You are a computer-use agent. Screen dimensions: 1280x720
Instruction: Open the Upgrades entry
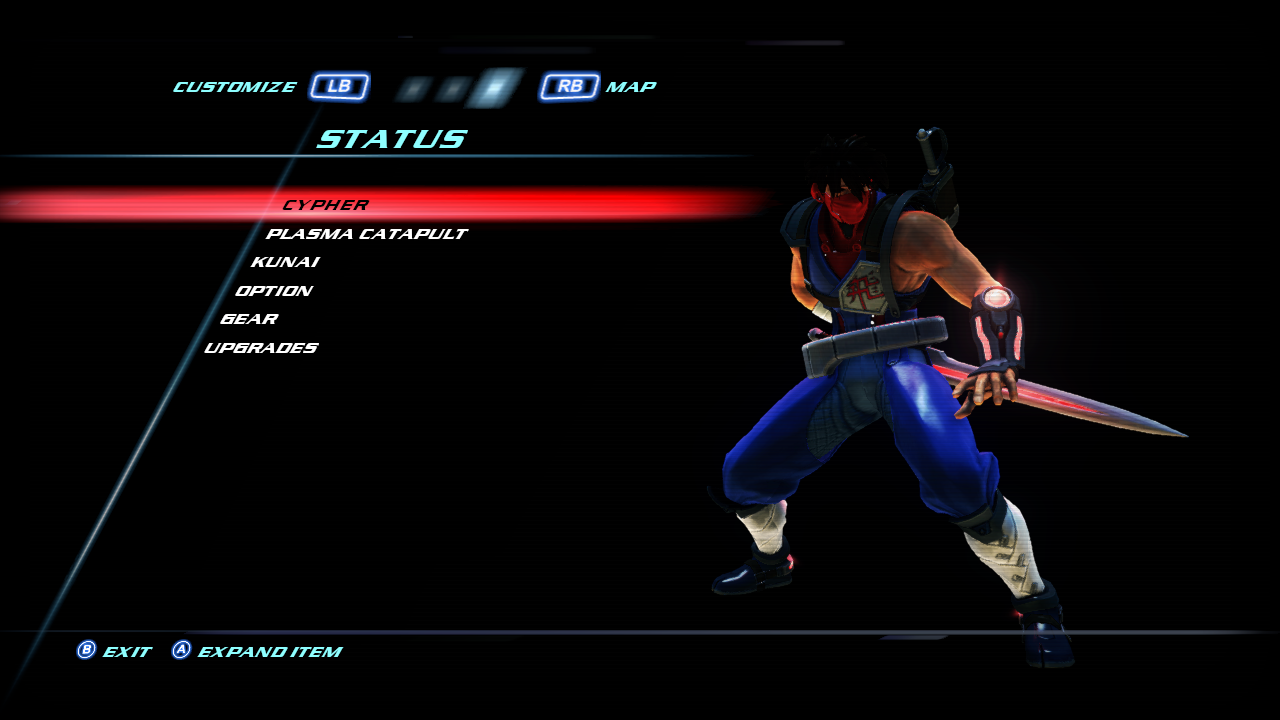pyautogui.click(x=261, y=348)
